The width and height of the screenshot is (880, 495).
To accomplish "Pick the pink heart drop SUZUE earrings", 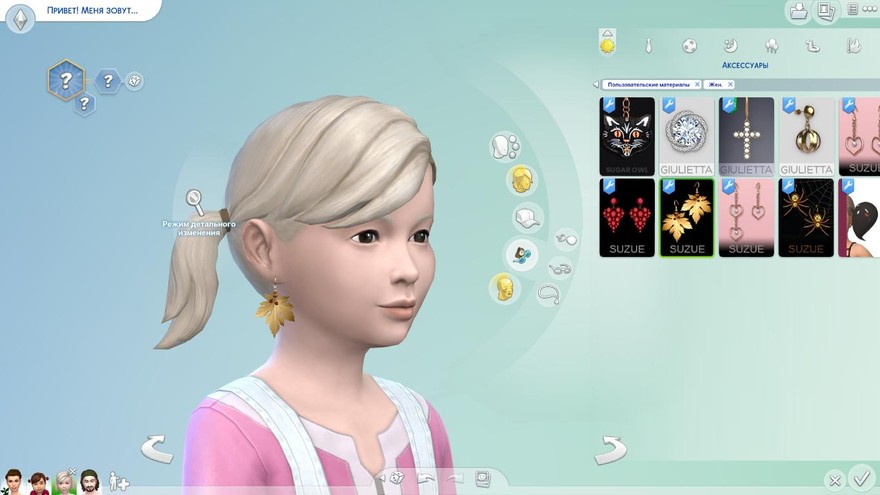I will pyautogui.click(x=746, y=217).
